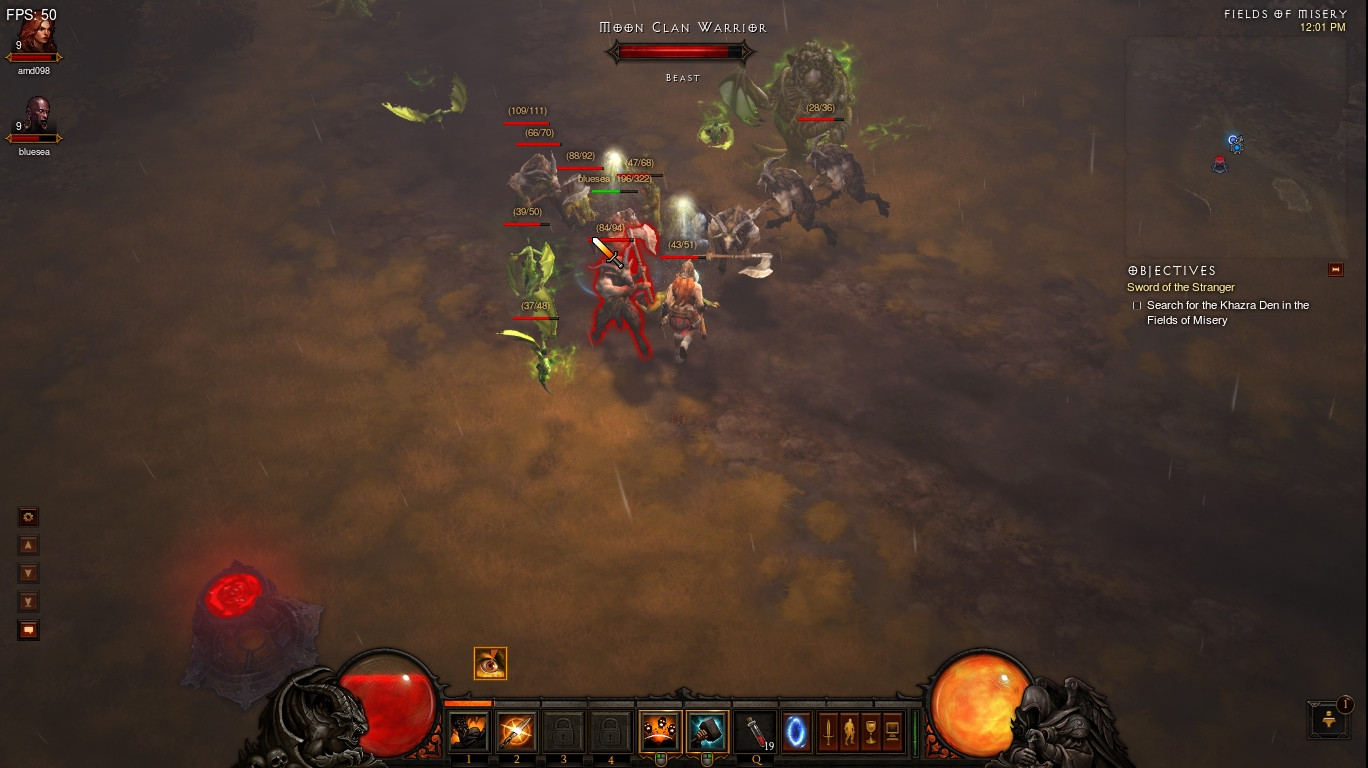Image resolution: width=1368 pixels, height=768 pixels.
Task: Click the eye buff icon above the skill bar
Action: (490, 663)
